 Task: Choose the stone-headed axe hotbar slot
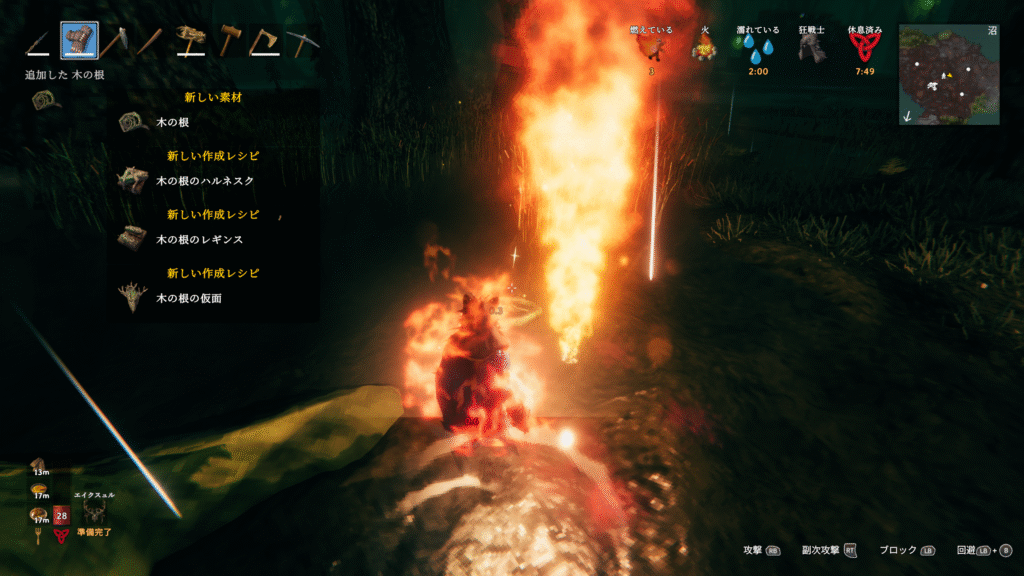pos(115,42)
